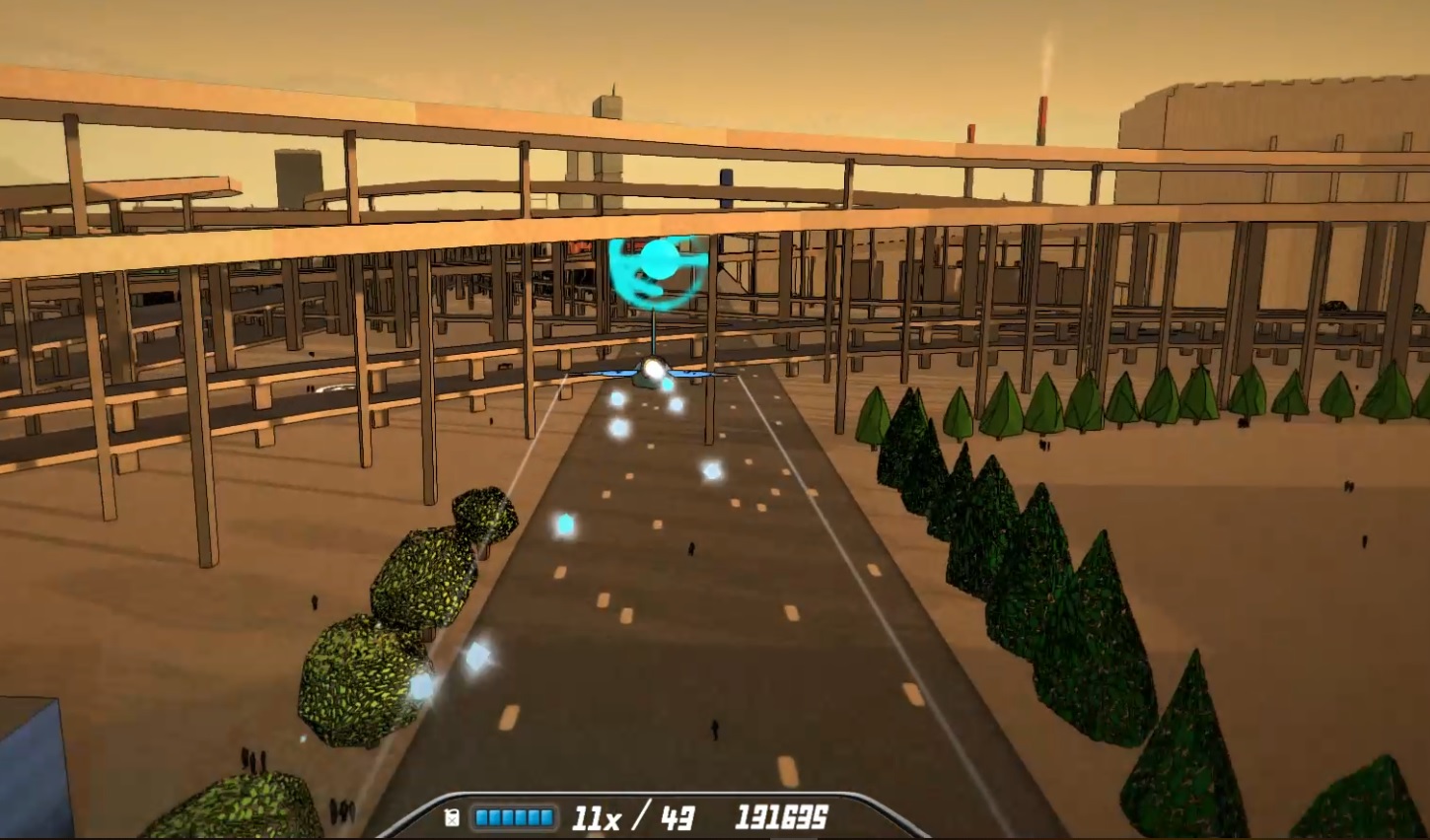The height and width of the screenshot is (840, 1430).
Task: Click the player's airplane
Action: (x=654, y=375)
